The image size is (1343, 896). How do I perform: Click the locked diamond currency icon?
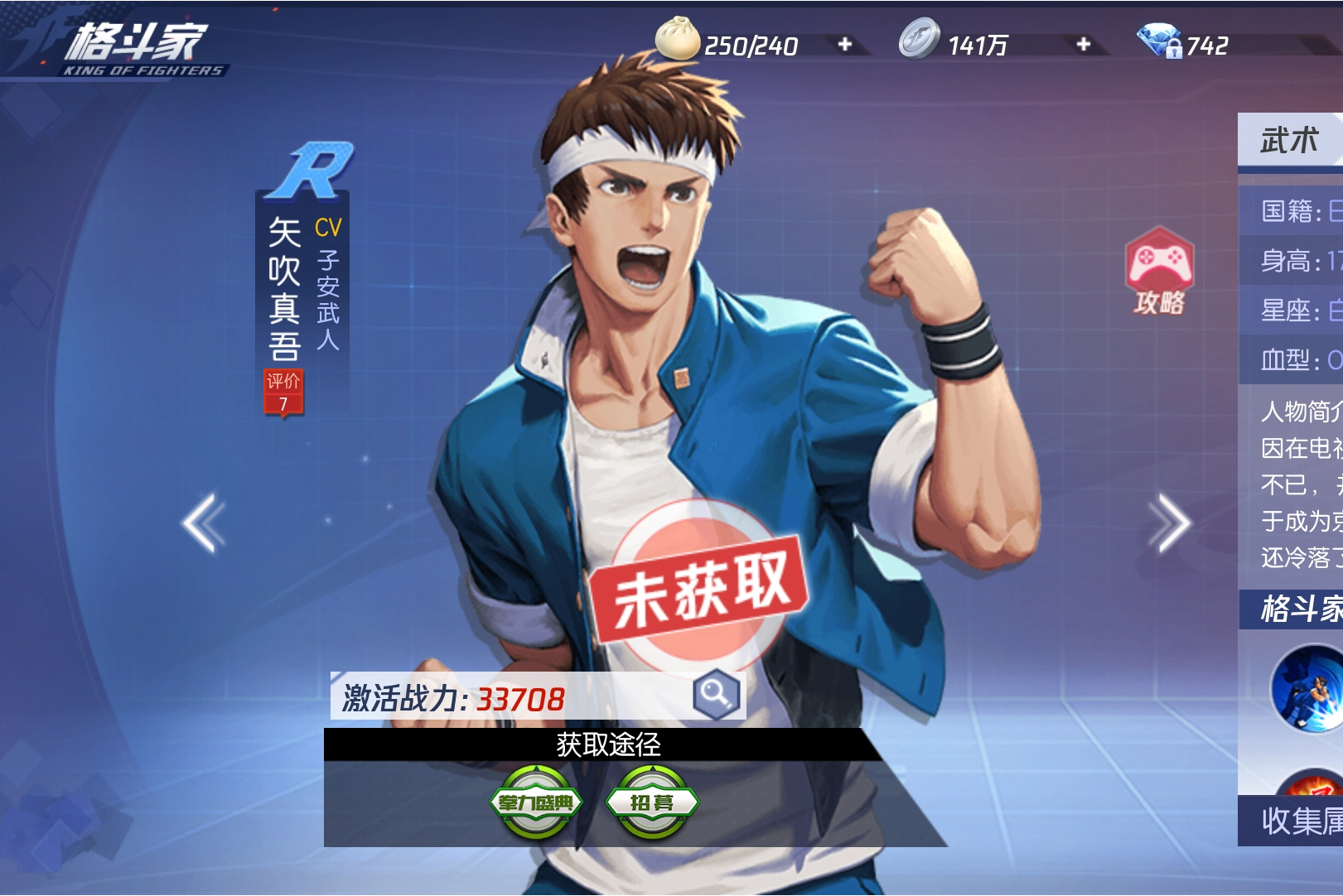pos(1158,39)
